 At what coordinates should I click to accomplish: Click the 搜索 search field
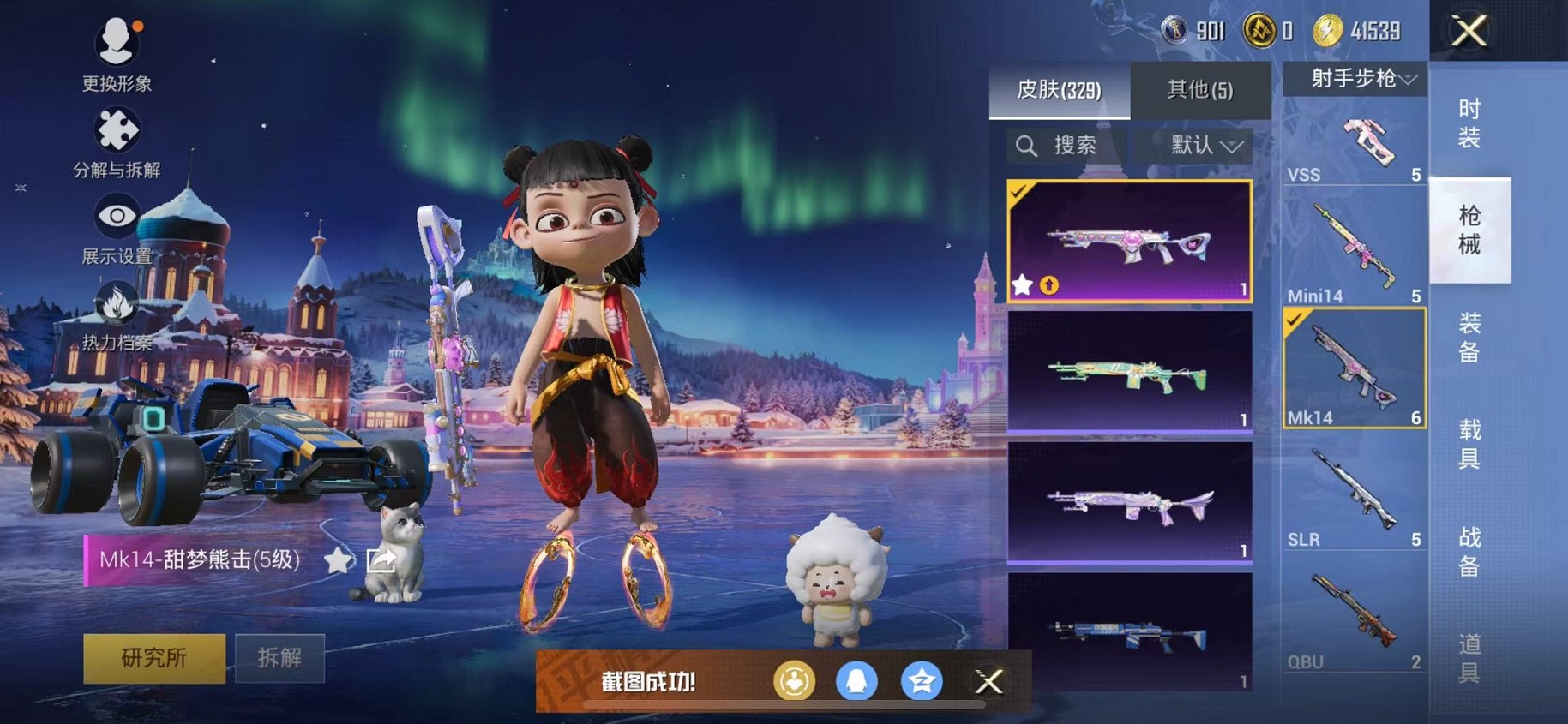[1067, 146]
